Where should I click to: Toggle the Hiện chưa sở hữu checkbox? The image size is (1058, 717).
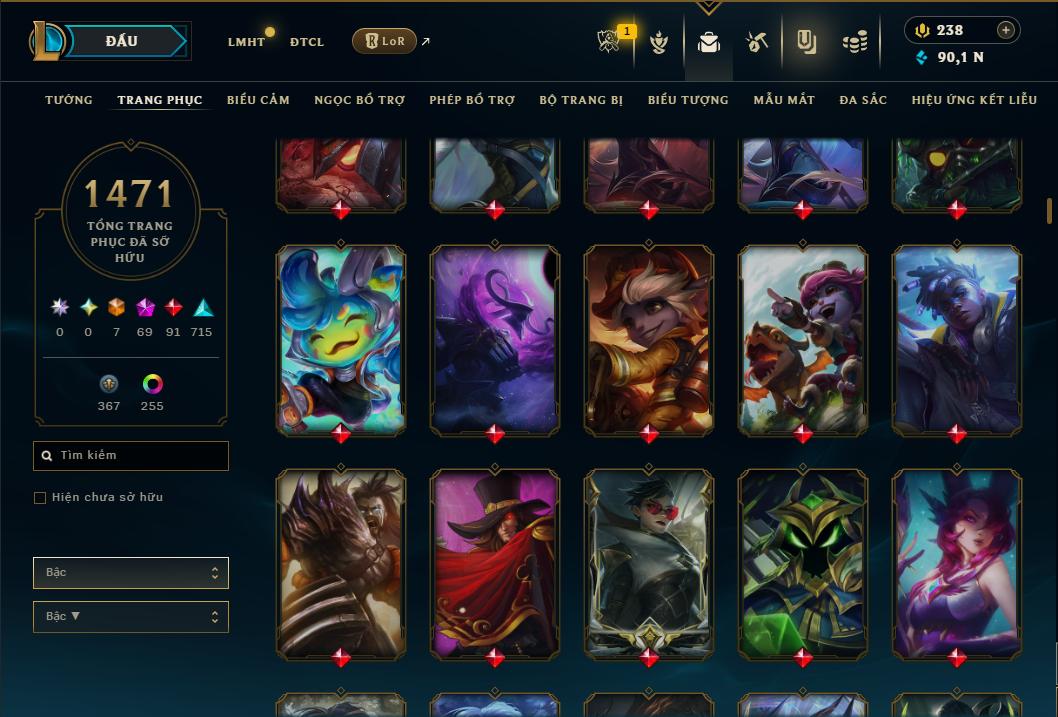pyautogui.click(x=40, y=498)
